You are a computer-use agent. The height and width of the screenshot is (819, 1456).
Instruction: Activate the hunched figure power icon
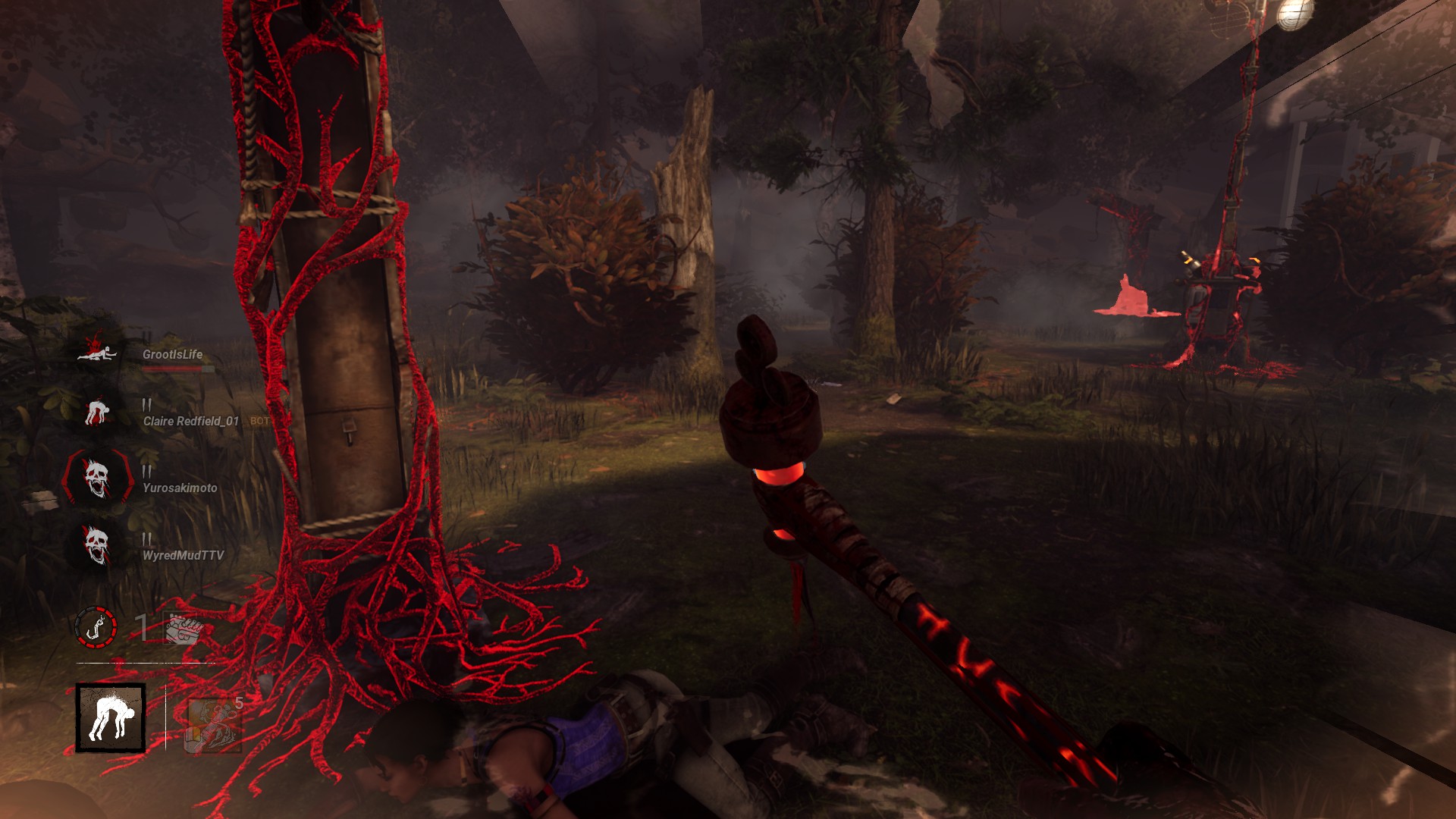[111, 718]
